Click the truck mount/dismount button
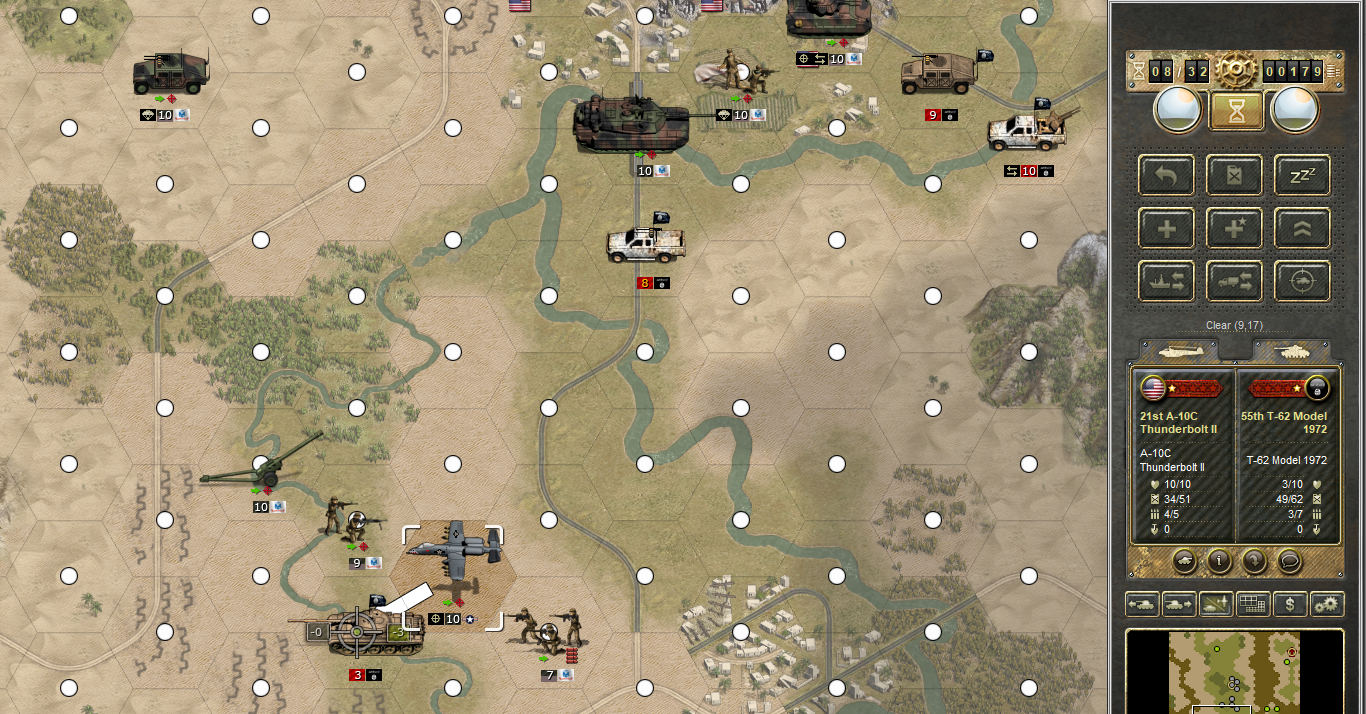The height and width of the screenshot is (714, 1366). tap(1235, 282)
